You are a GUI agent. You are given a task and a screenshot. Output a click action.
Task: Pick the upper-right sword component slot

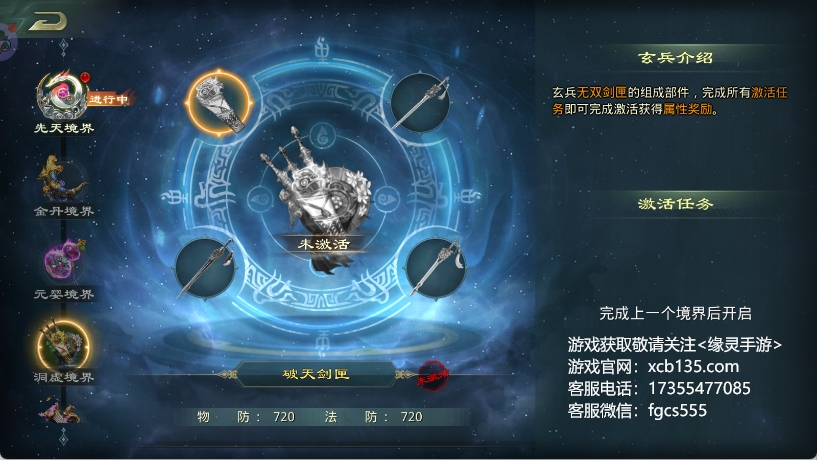coord(419,102)
